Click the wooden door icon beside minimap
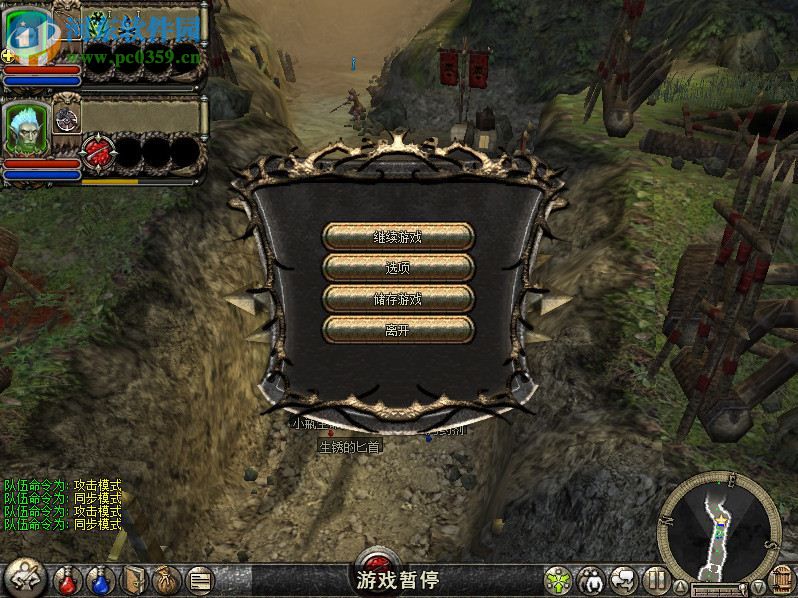Image resolution: width=798 pixels, height=598 pixels. click(785, 581)
